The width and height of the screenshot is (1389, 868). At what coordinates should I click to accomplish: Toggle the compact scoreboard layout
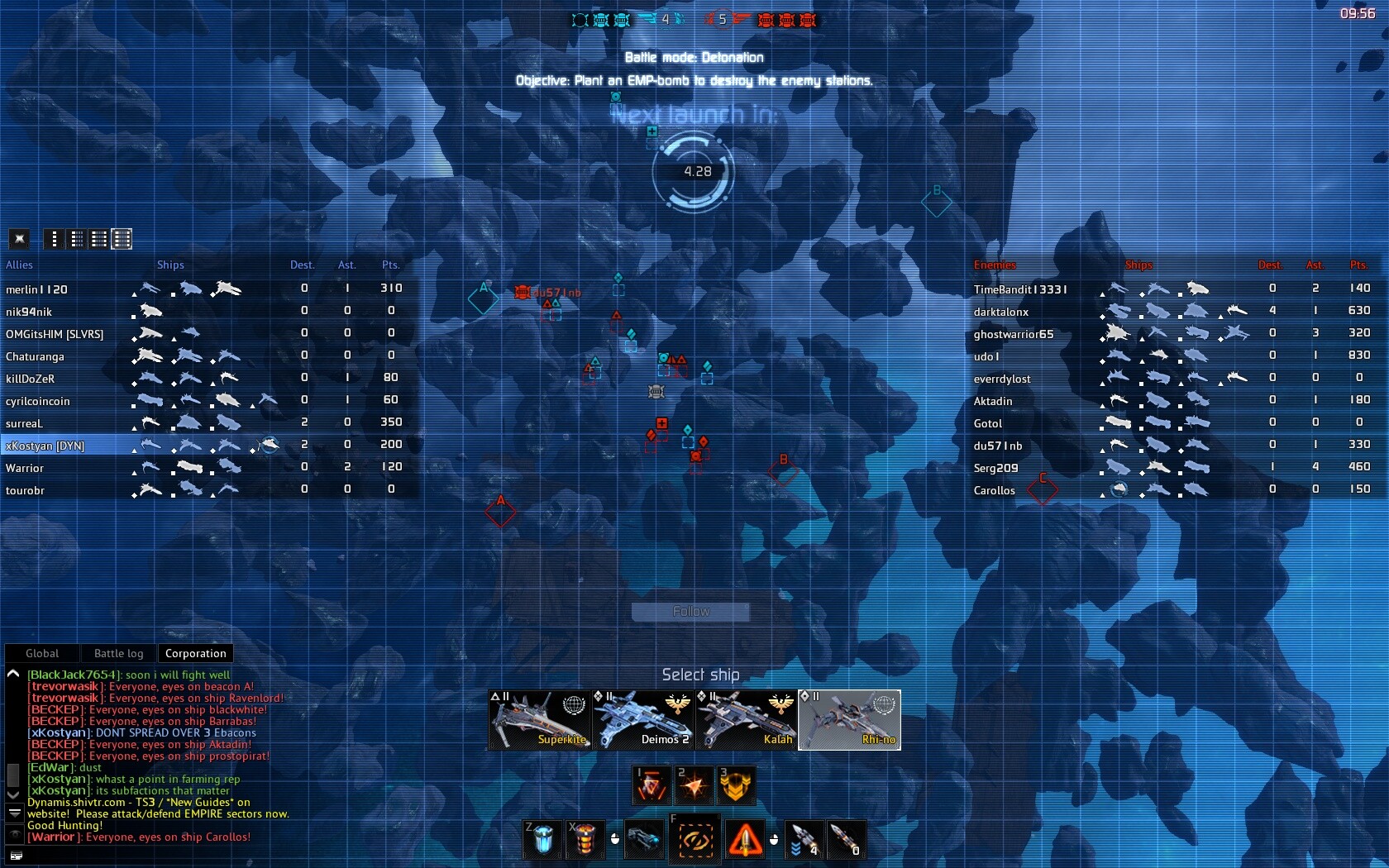[76, 240]
